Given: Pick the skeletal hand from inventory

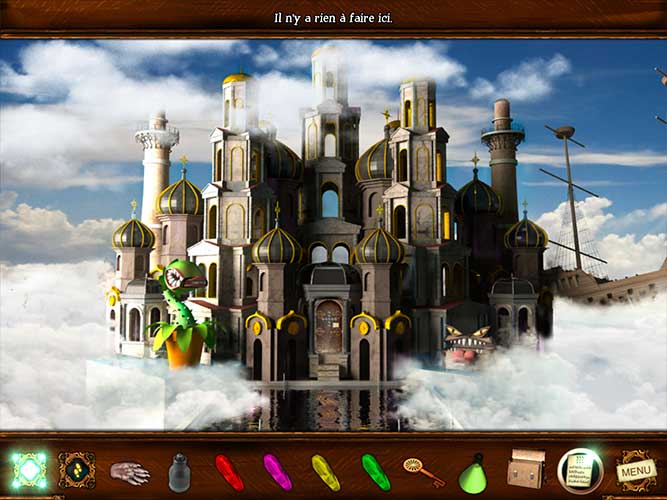Looking at the screenshot, I should (129, 472).
